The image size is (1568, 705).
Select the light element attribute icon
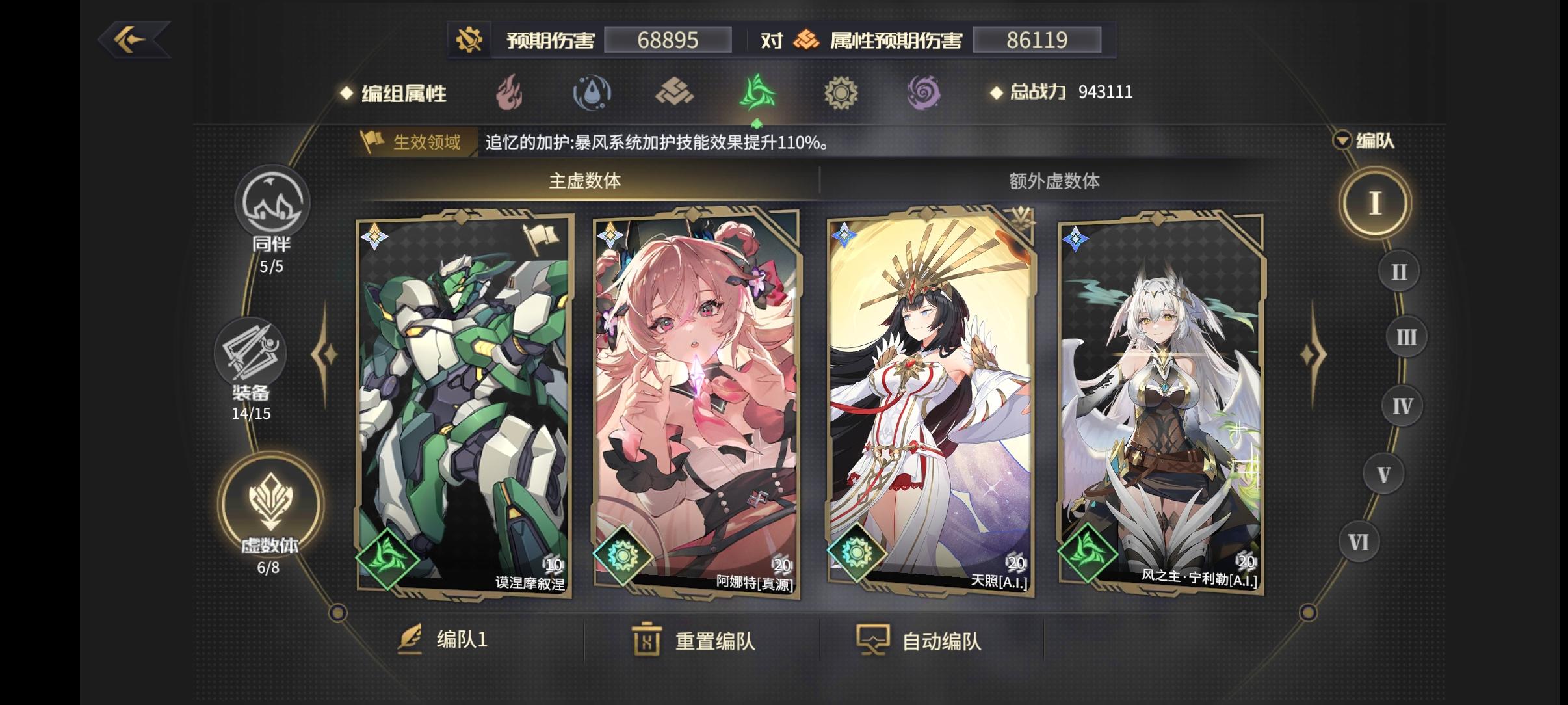pyautogui.click(x=842, y=92)
